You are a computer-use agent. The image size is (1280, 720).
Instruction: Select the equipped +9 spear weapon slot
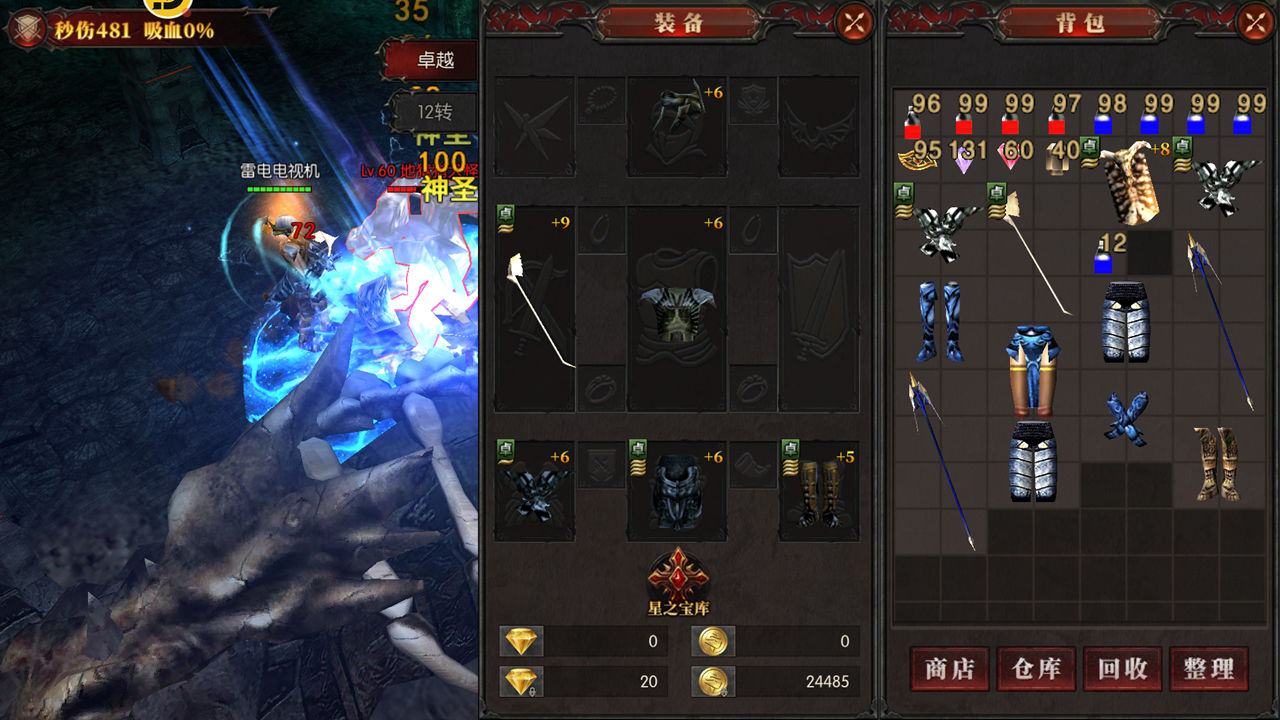[x=535, y=308]
